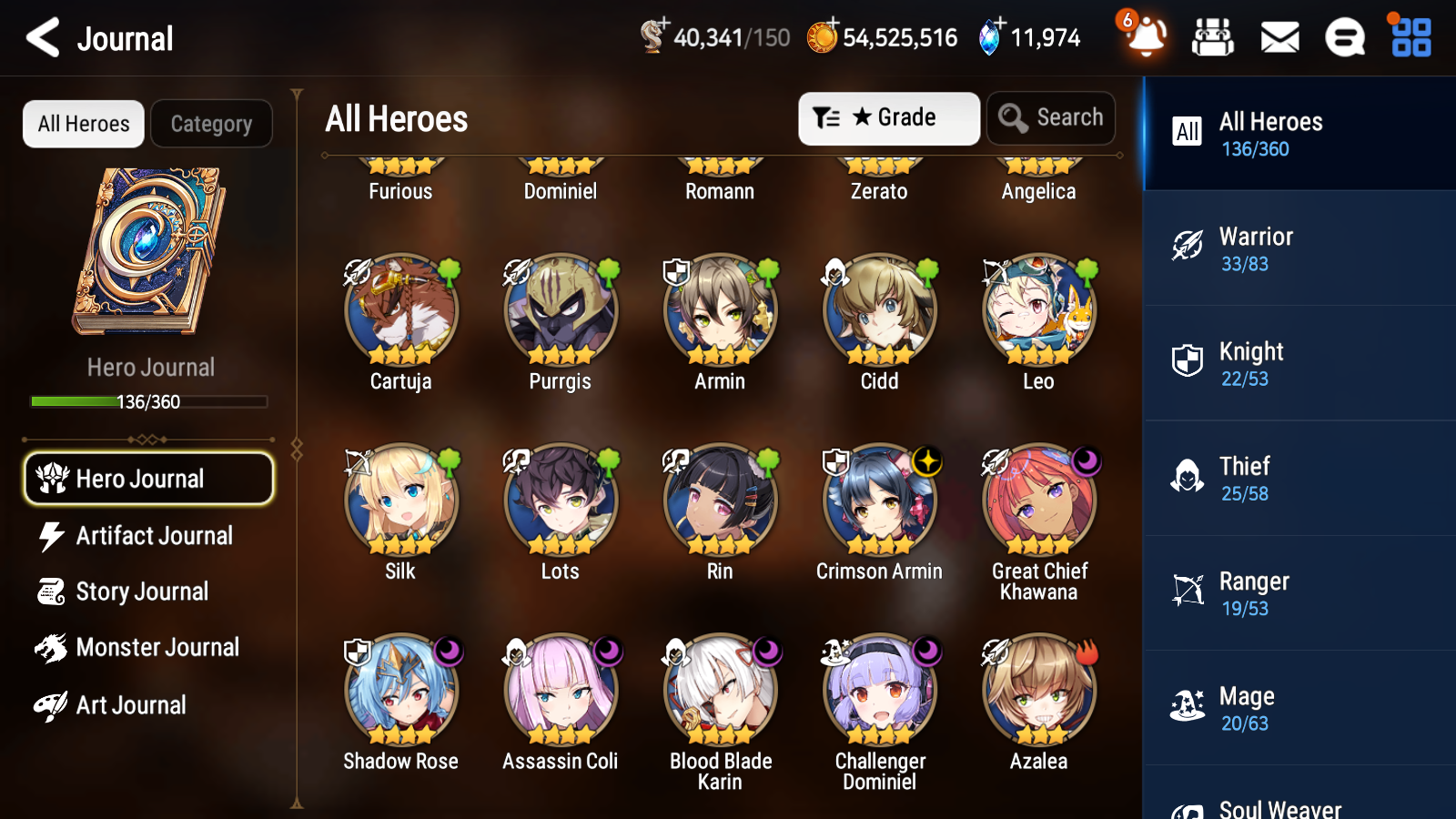Open the Search function

point(1051,117)
